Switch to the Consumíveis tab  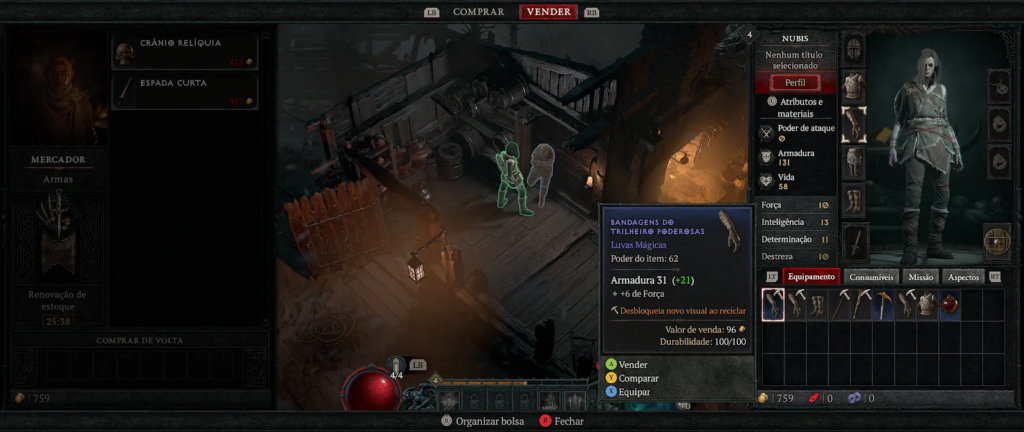[871, 277]
